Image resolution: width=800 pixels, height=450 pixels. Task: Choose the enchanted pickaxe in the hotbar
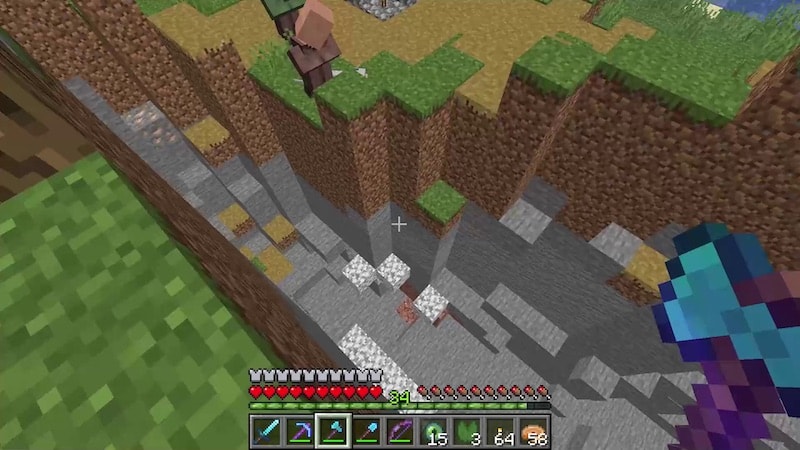click(x=299, y=432)
